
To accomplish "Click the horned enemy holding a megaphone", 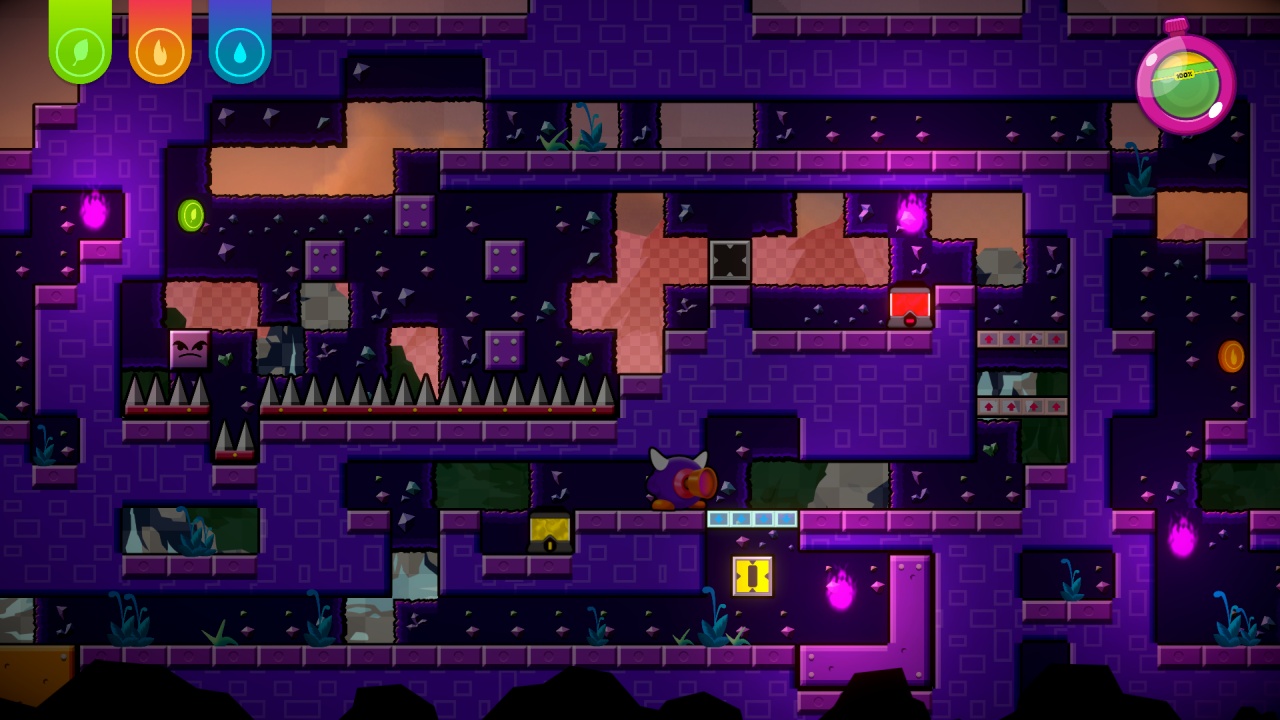I will point(680,482).
